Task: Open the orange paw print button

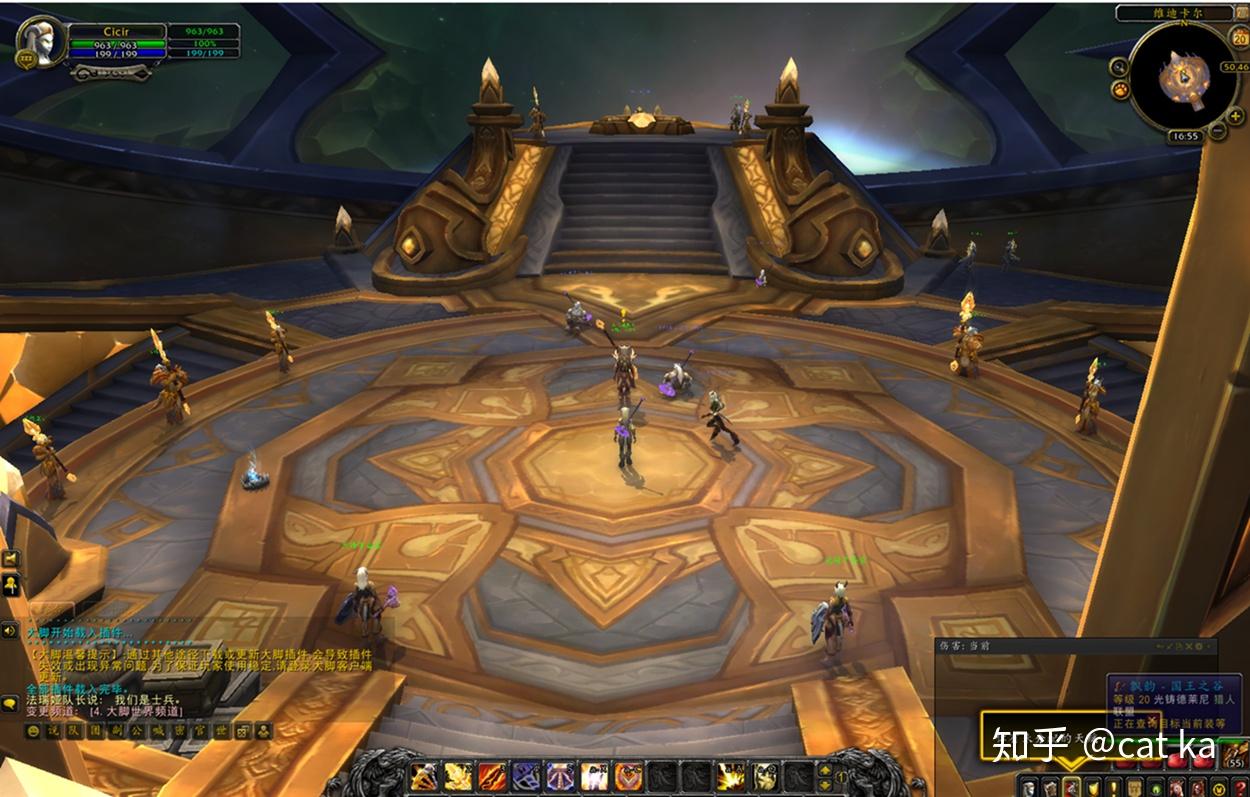Action: click(x=1119, y=91)
